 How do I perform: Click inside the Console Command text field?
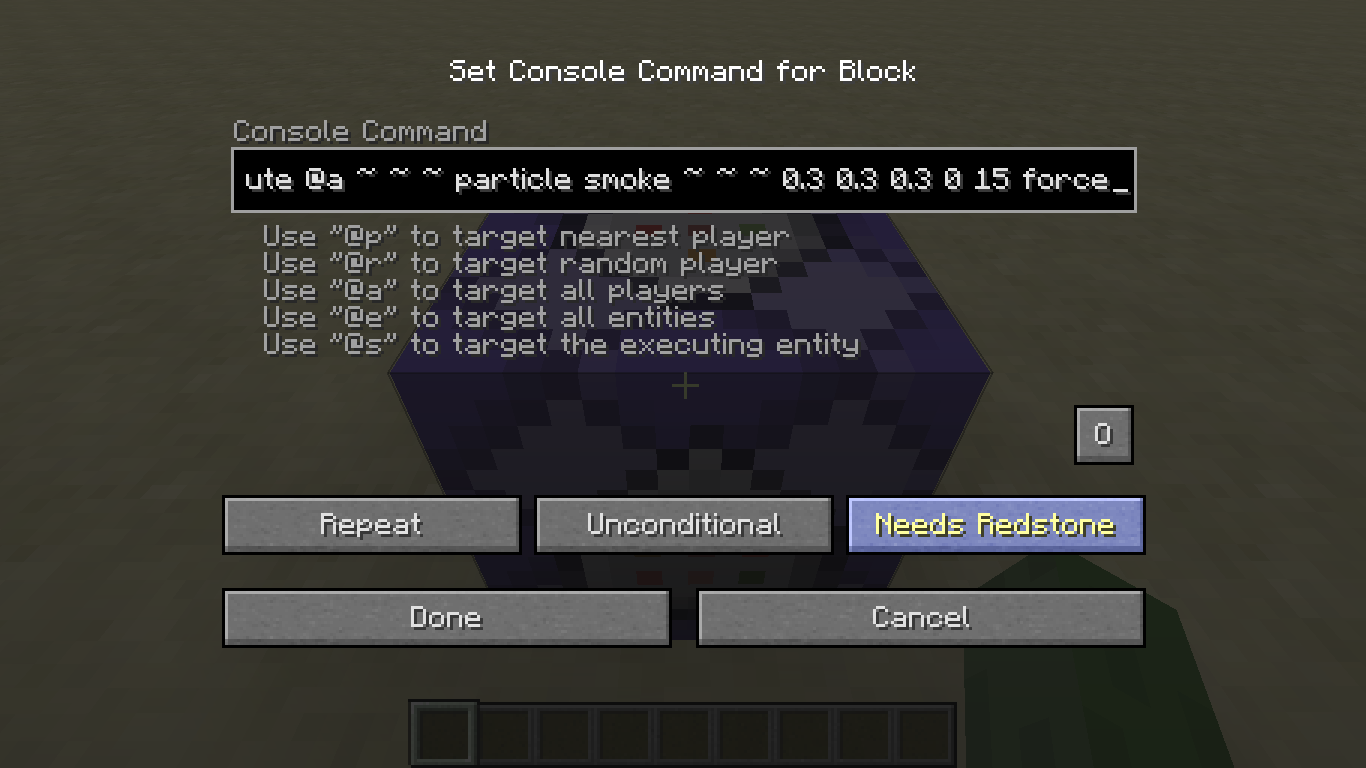coord(683,180)
